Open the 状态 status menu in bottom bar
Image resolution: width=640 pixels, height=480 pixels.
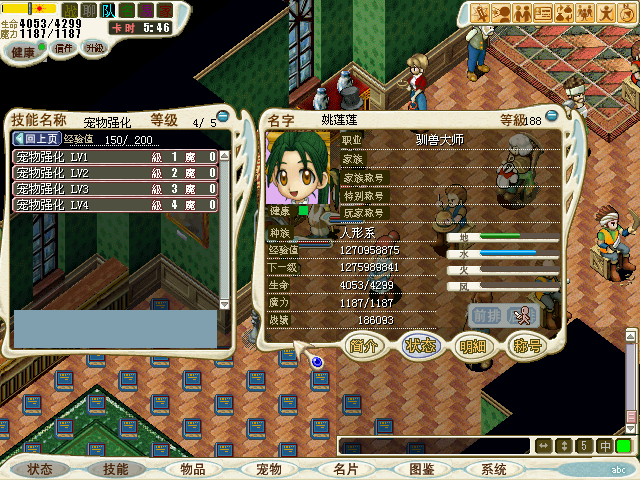(40, 469)
